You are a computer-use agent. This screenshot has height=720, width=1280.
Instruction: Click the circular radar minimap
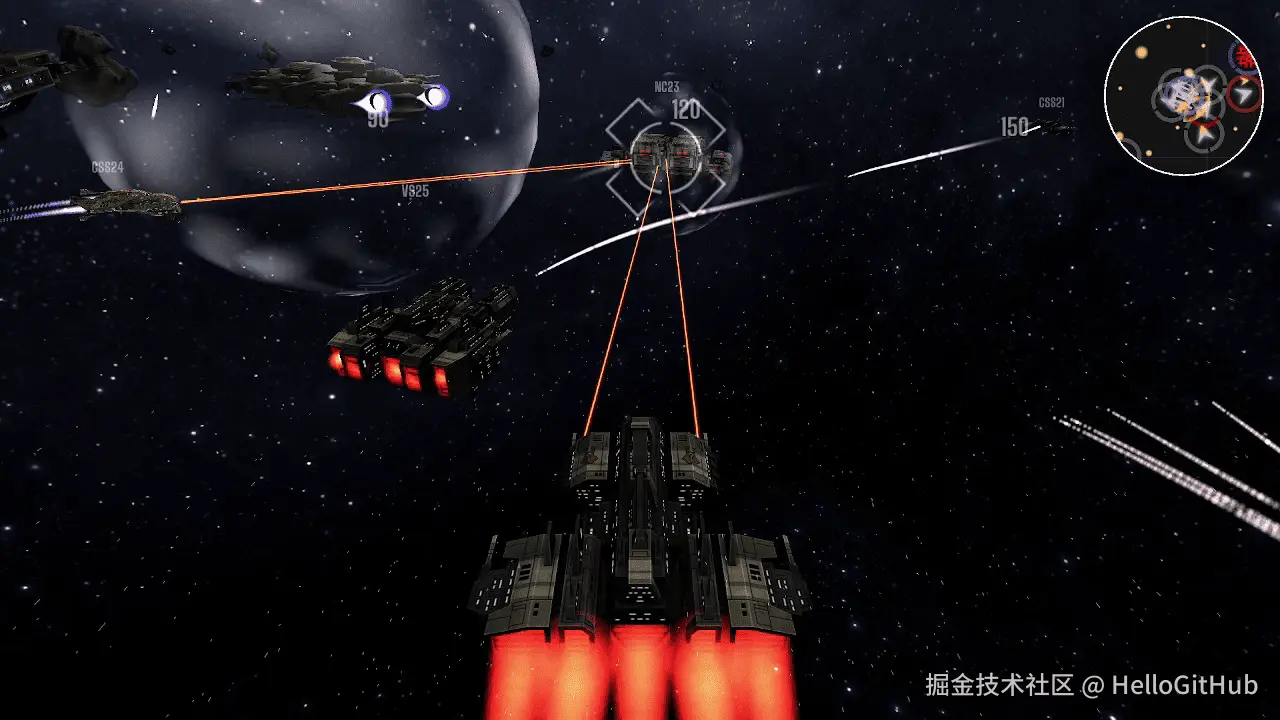pyautogui.click(x=1184, y=96)
